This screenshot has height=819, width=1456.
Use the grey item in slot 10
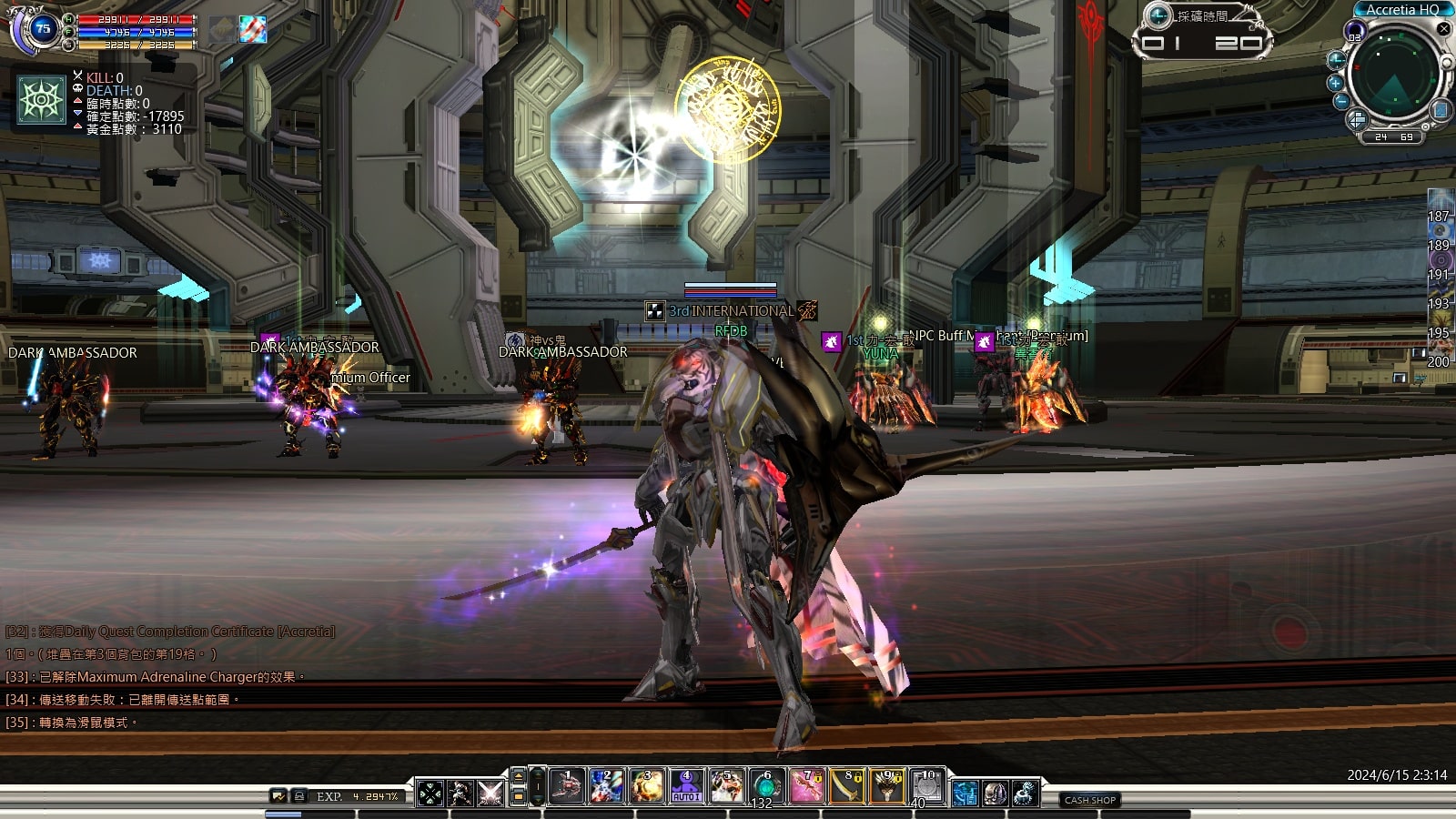point(927,787)
